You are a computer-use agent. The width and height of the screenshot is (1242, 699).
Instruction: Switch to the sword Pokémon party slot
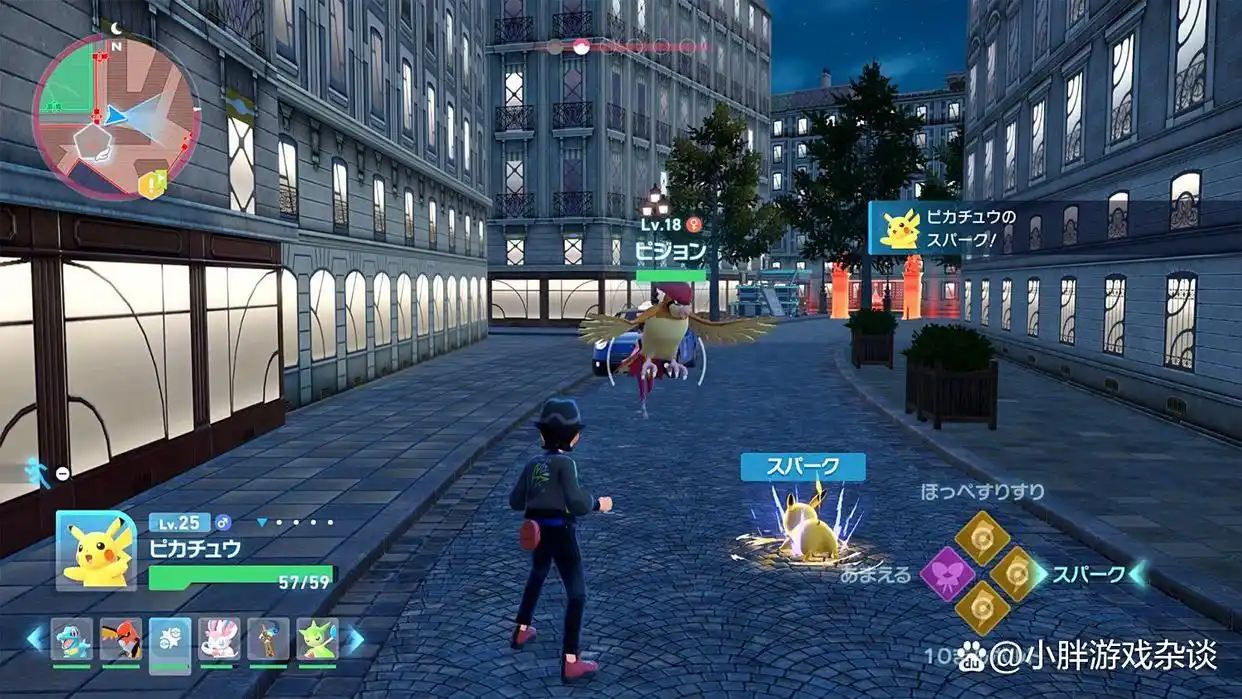268,638
